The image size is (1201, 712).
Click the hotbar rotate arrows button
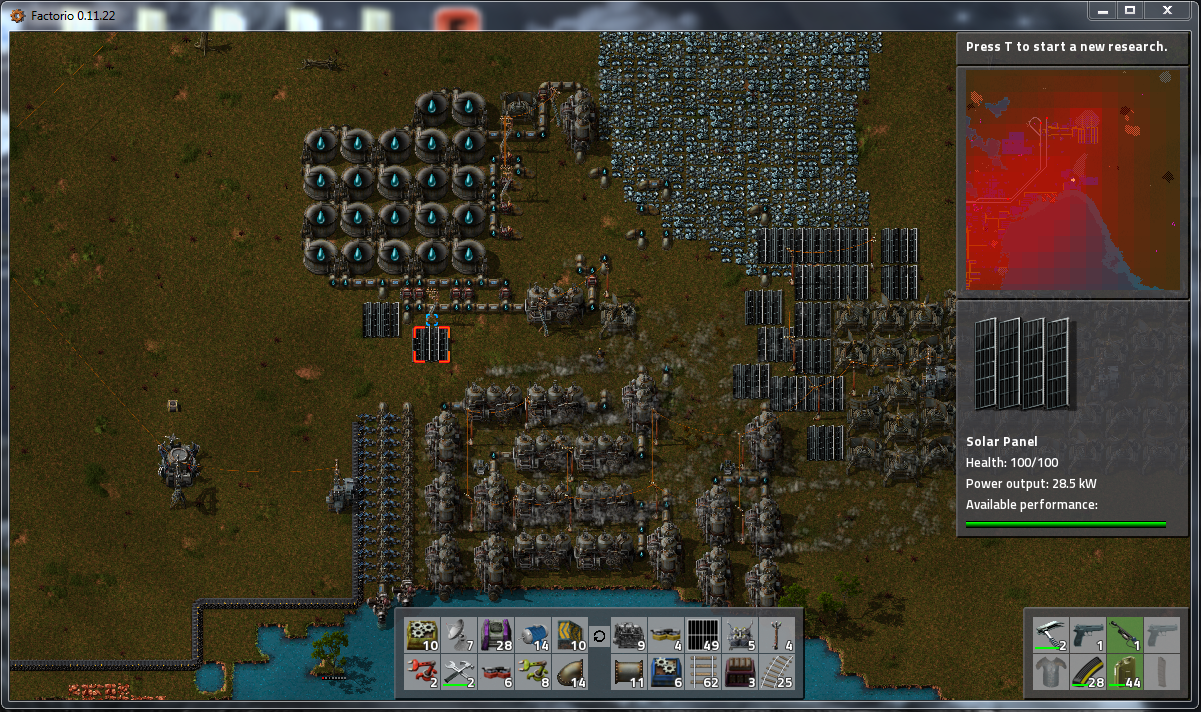coord(599,636)
